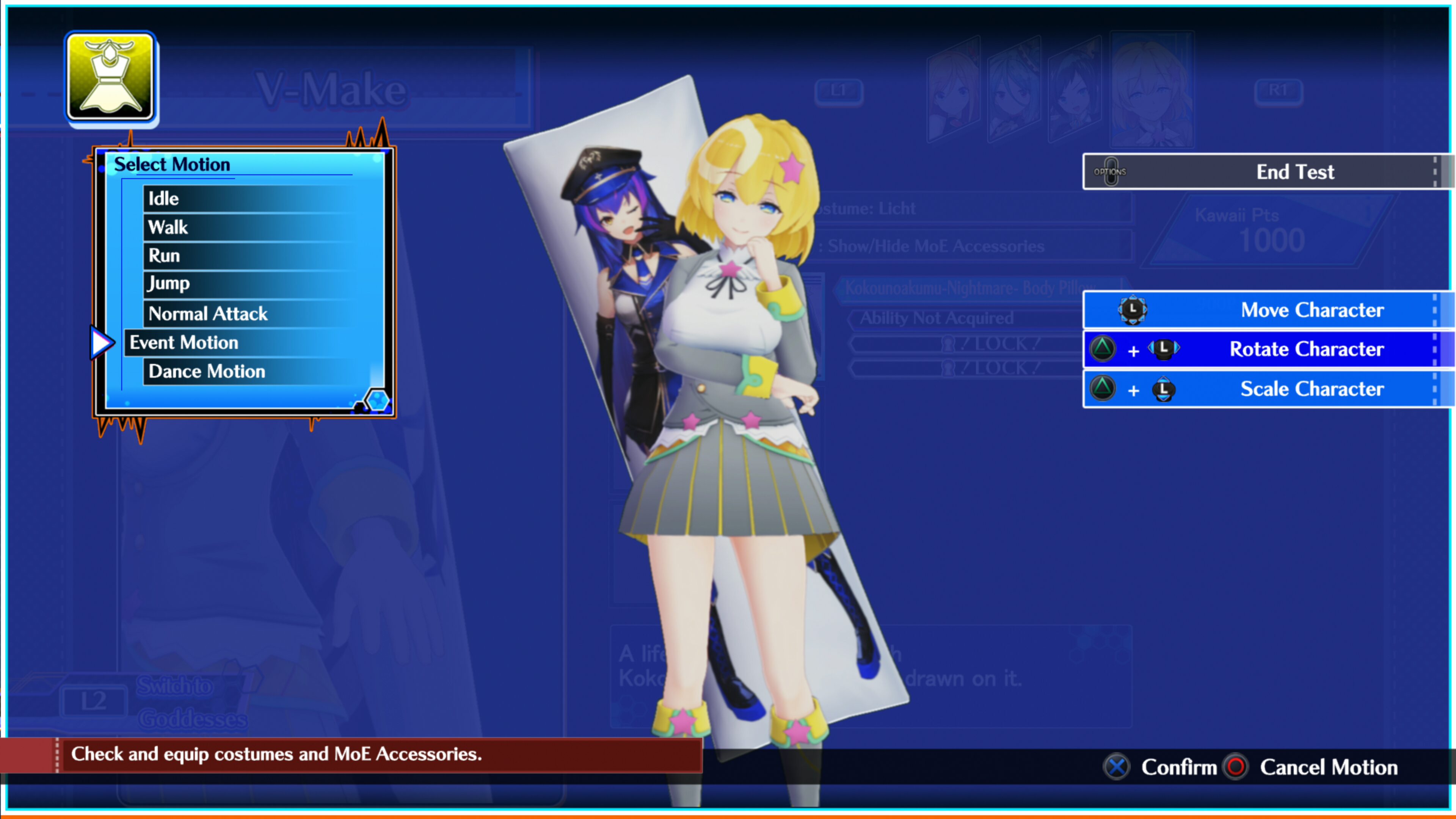Click the OPTIONS button icon on End Test bar
Screen dimensions: 1456x819
click(x=1111, y=171)
